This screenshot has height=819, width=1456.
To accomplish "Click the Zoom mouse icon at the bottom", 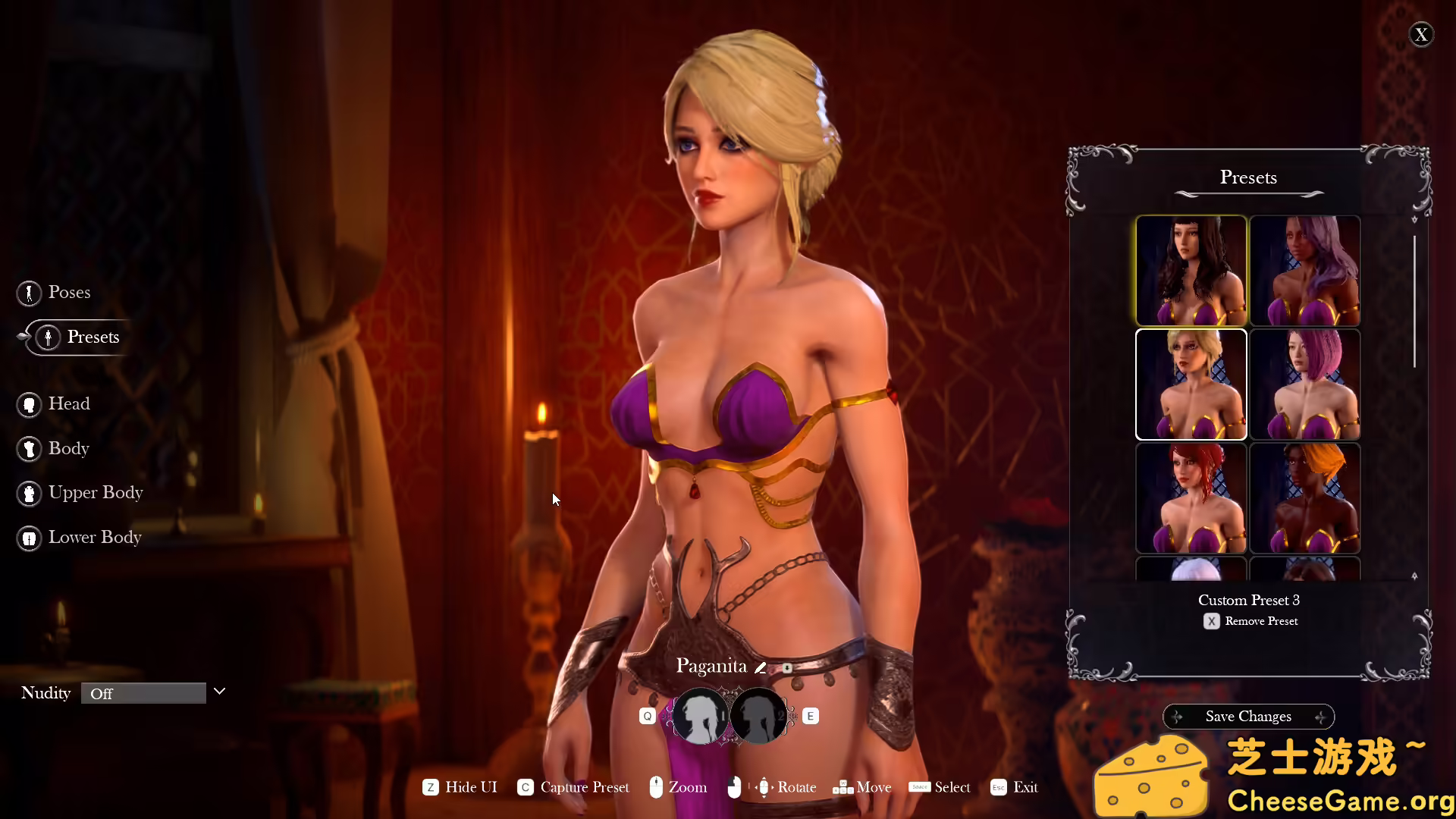I will click(656, 787).
